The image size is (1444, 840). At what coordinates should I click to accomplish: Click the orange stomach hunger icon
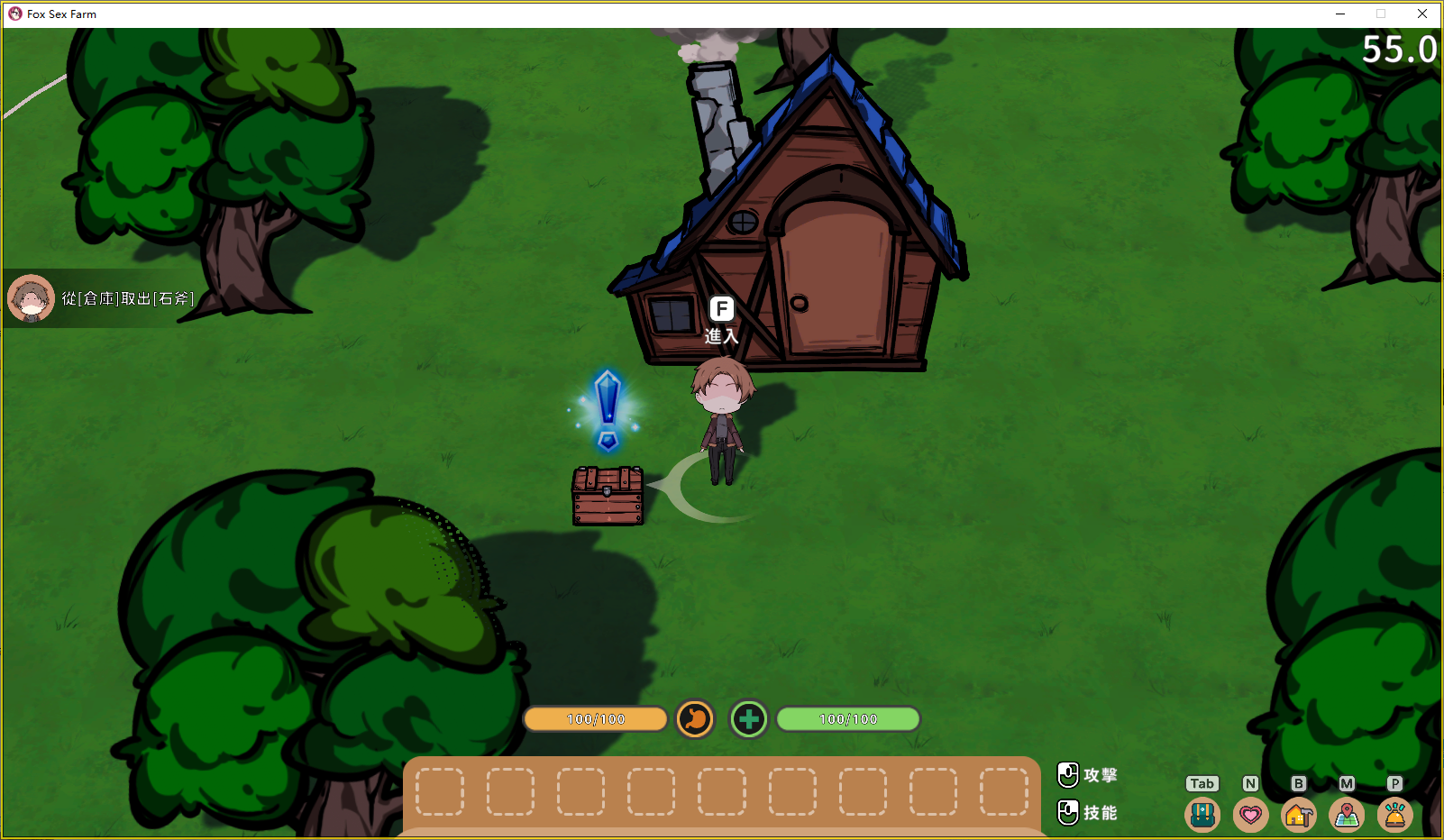coord(695,719)
